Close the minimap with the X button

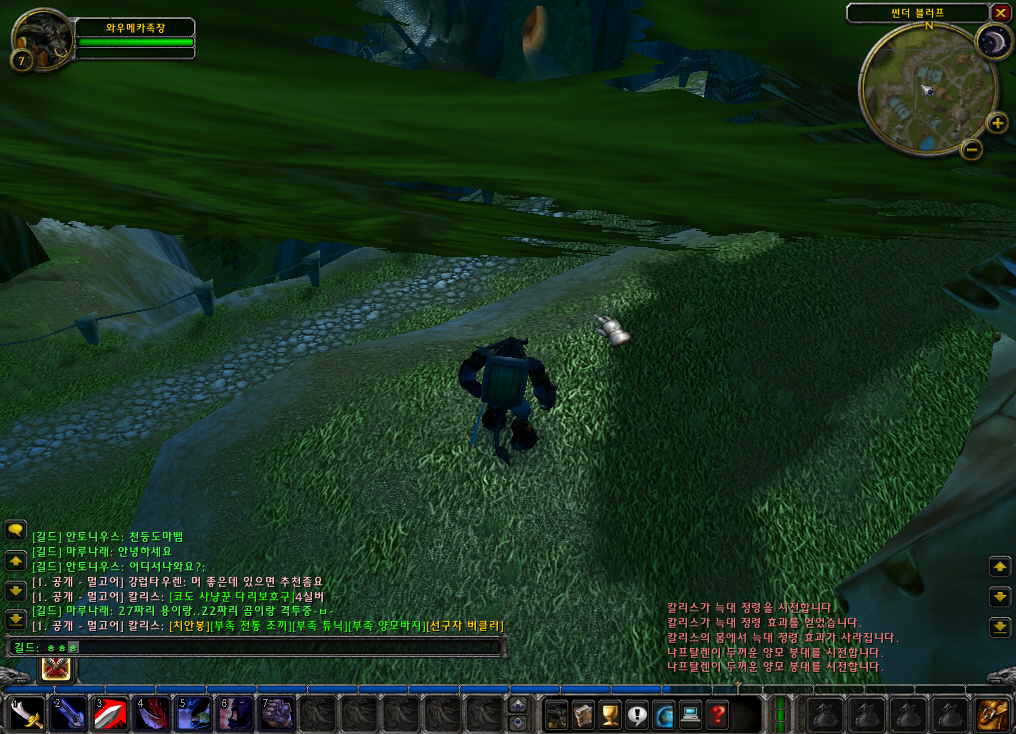coord(1000,12)
